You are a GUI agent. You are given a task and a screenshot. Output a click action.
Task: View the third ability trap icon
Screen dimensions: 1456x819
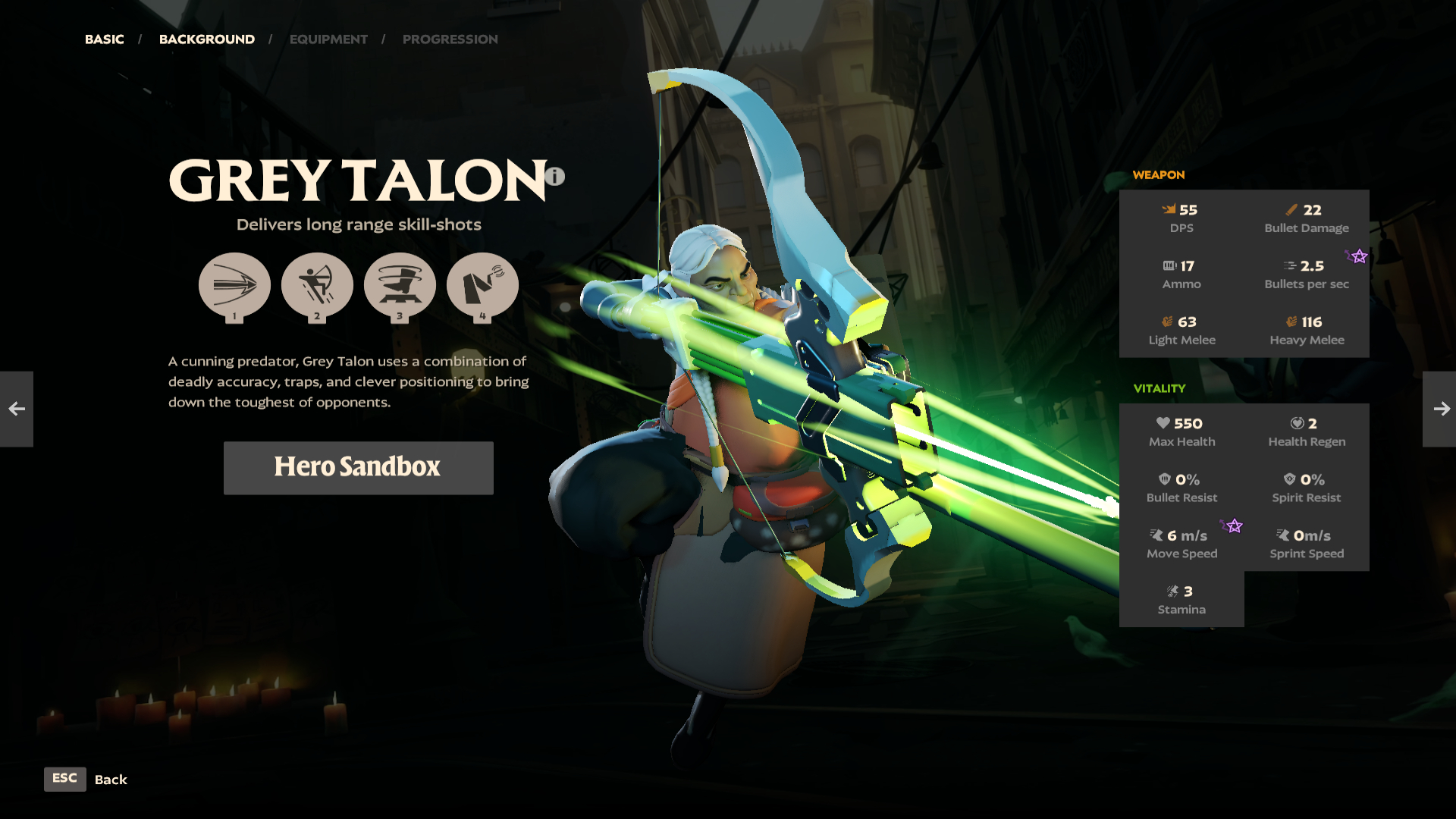click(x=400, y=286)
